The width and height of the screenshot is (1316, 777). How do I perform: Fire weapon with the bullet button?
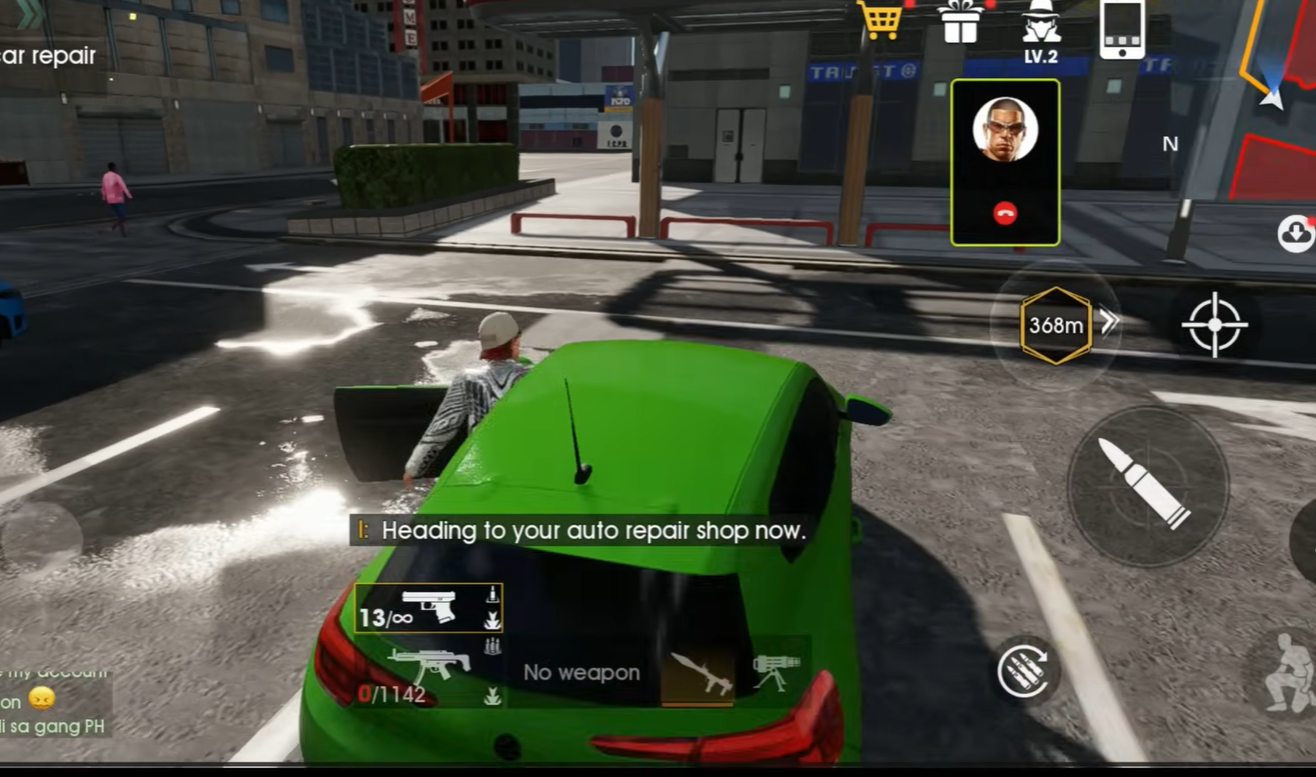click(x=1147, y=485)
